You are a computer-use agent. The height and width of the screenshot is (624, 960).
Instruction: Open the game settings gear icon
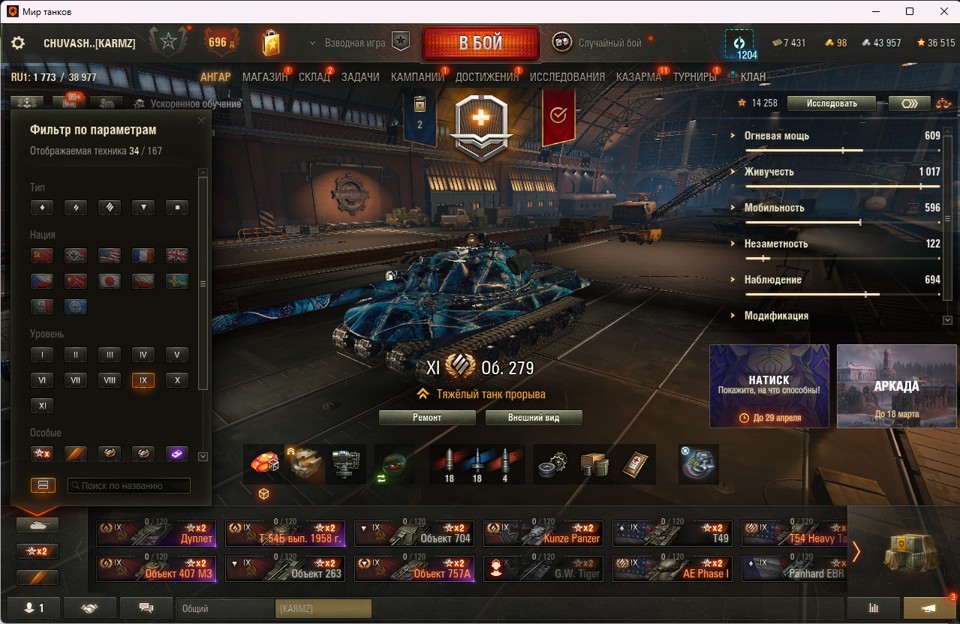click(18, 43)
